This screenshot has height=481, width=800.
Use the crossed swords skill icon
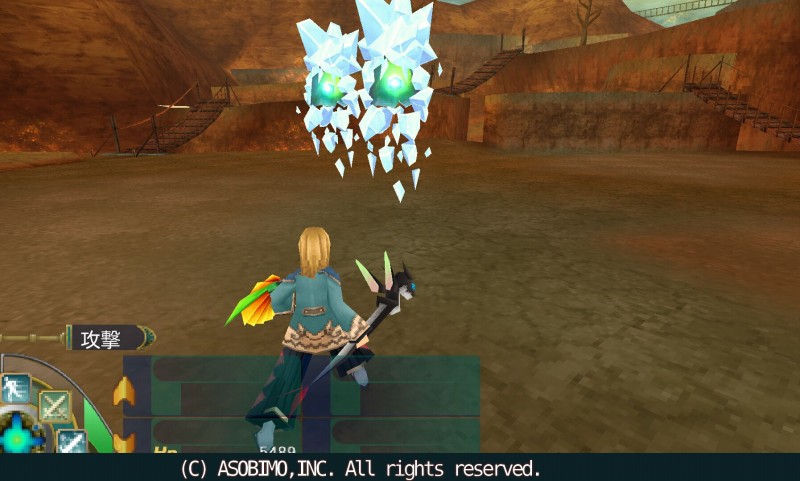55,406
